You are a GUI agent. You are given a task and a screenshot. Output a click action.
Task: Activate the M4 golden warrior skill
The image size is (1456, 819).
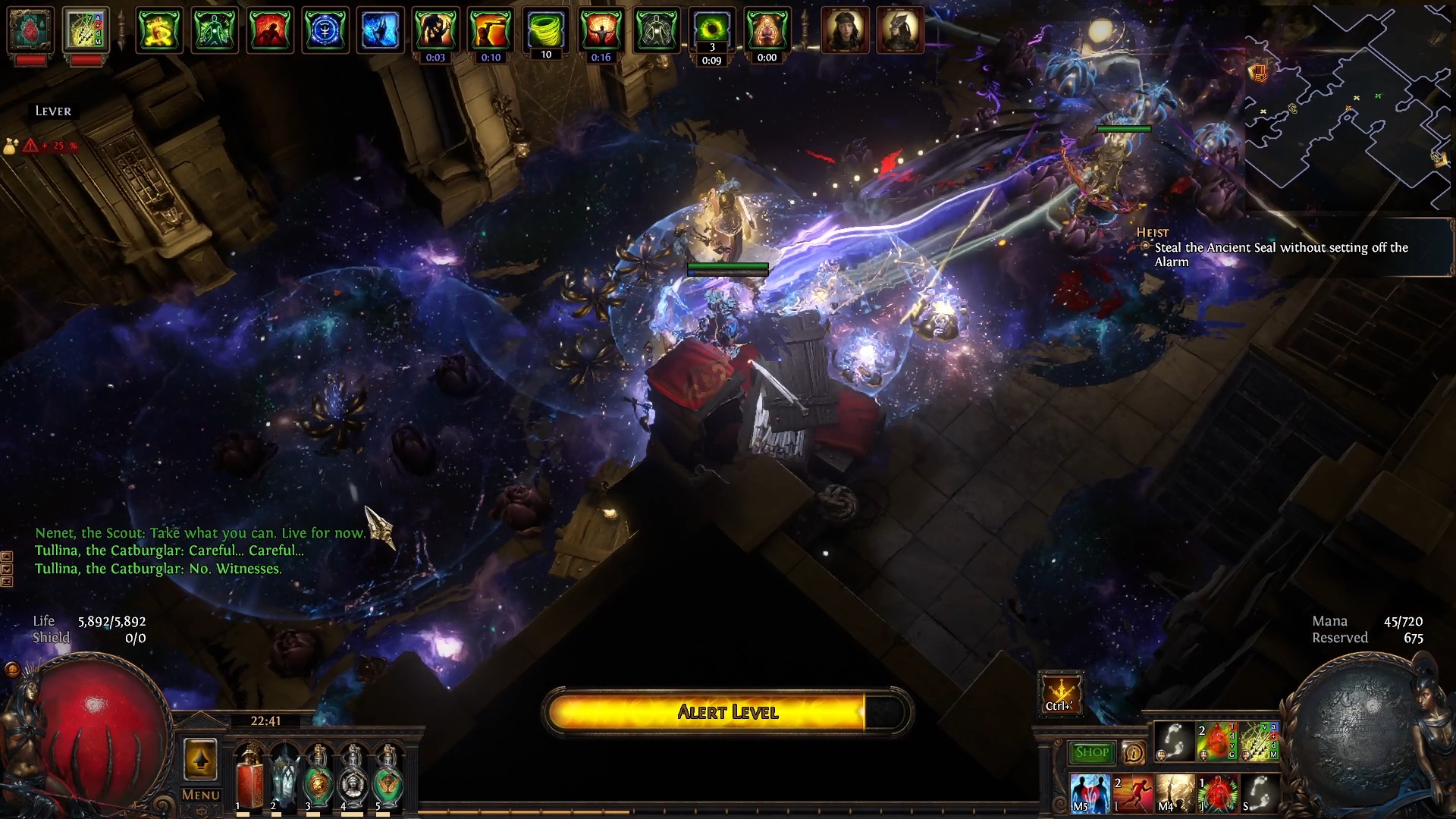tap(1175, 793)
